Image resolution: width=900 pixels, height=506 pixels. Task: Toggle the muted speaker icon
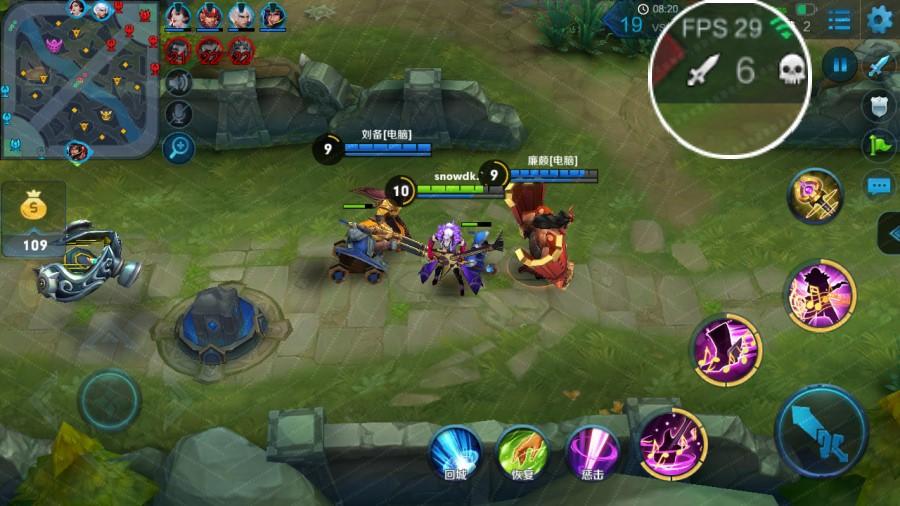(179, 81)
